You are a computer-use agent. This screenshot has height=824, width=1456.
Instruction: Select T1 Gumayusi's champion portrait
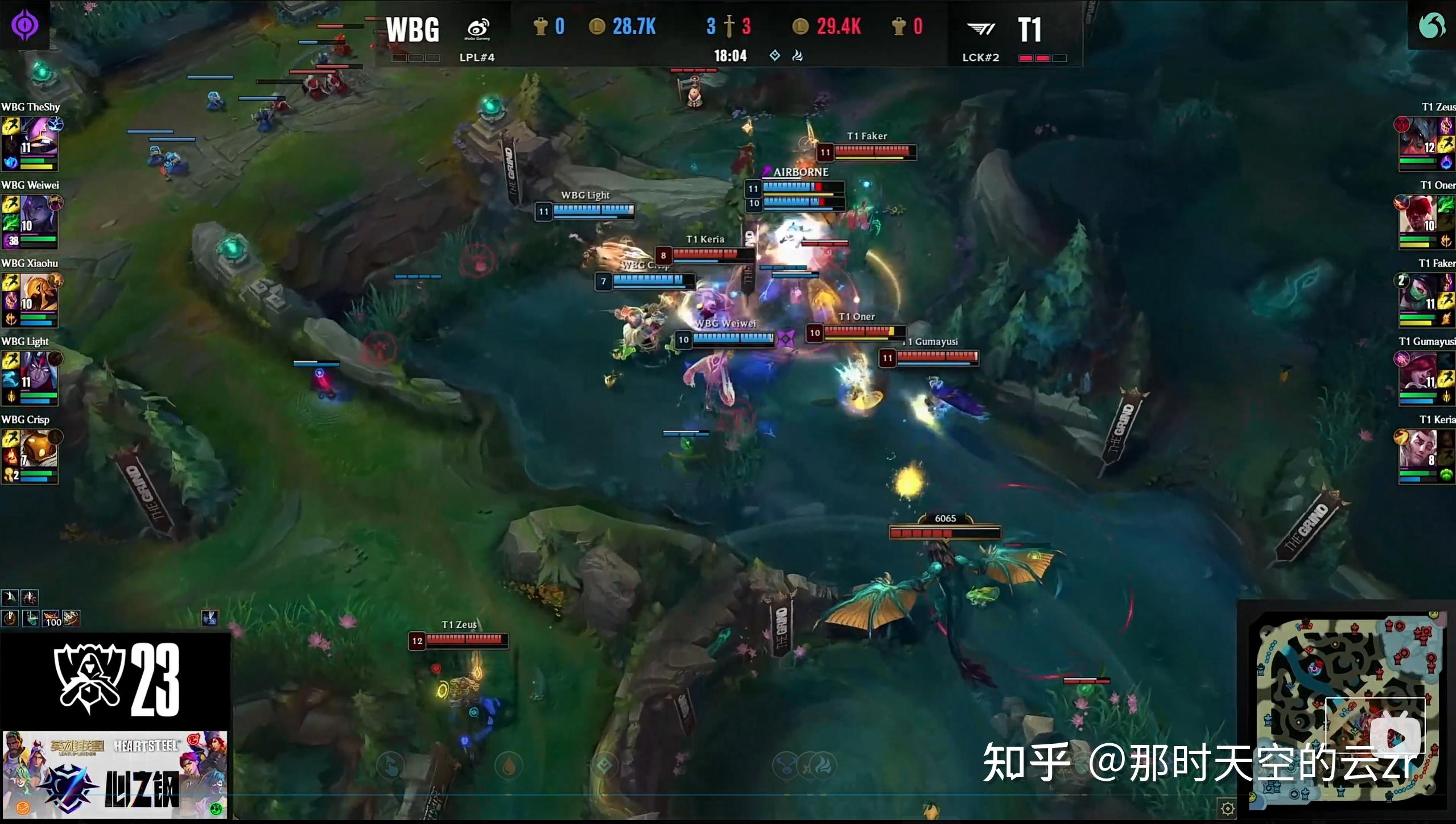1417,371
